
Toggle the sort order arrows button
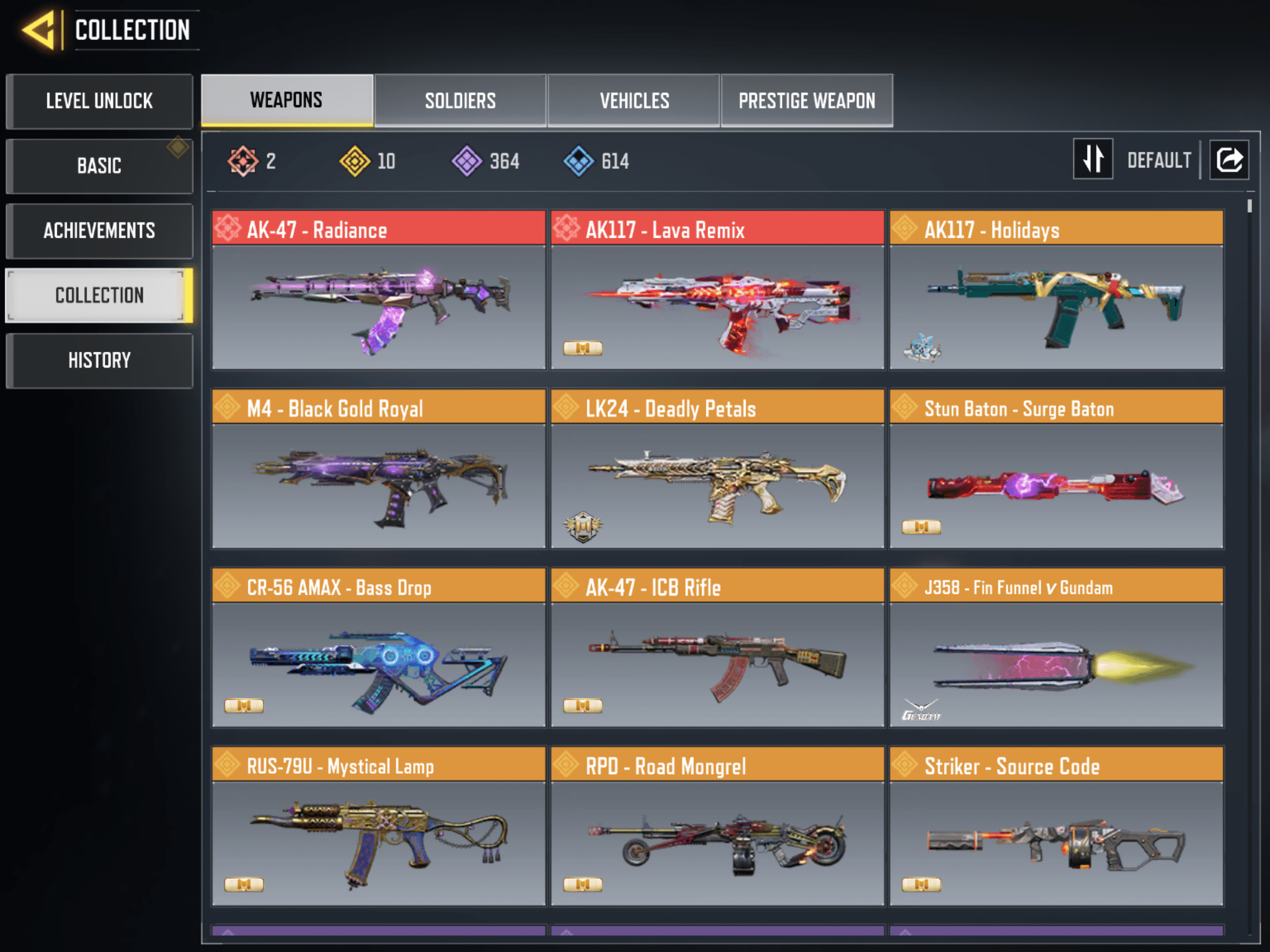tap(1093, 159)
